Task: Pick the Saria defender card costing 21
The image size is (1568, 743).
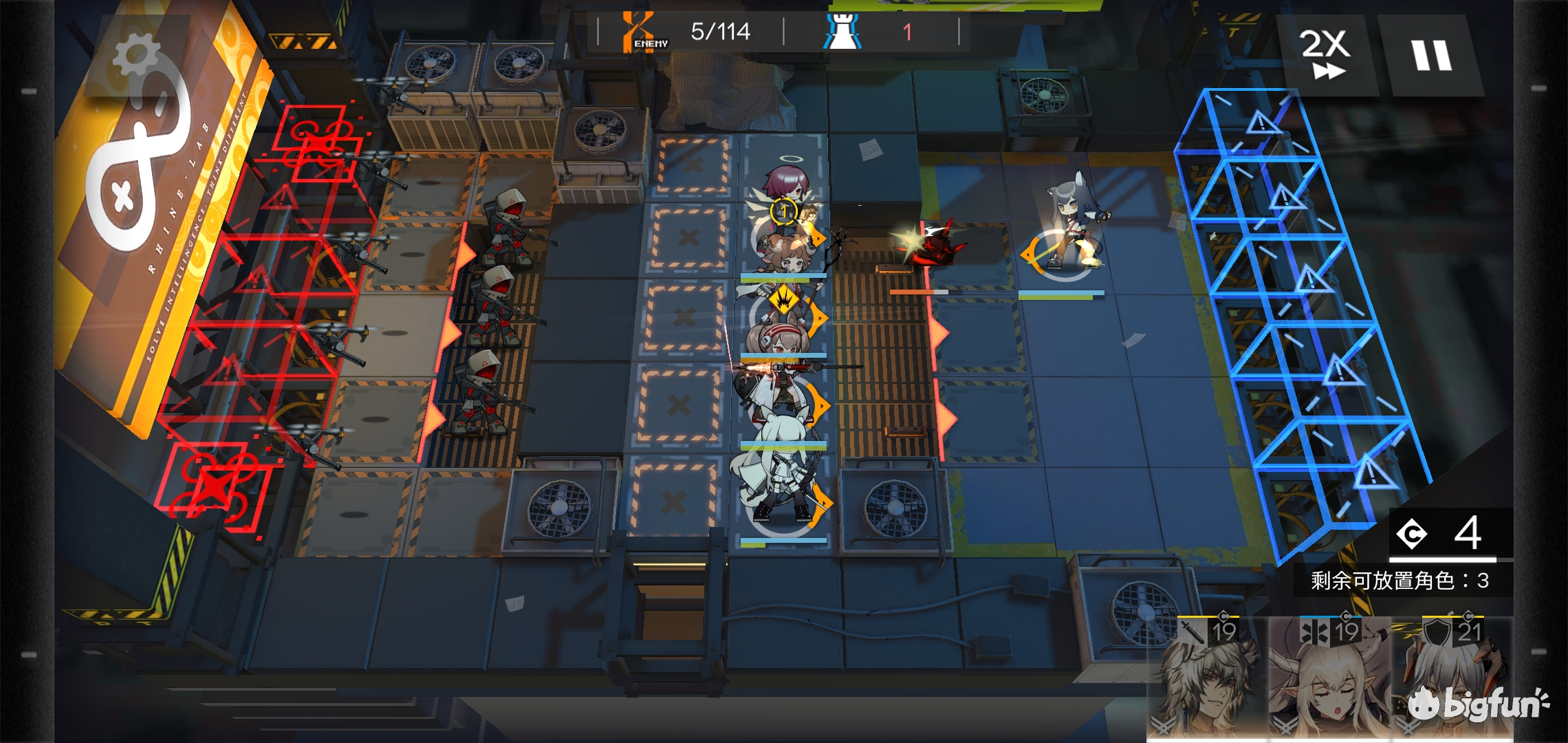Action: click(x=1451, y=679)
